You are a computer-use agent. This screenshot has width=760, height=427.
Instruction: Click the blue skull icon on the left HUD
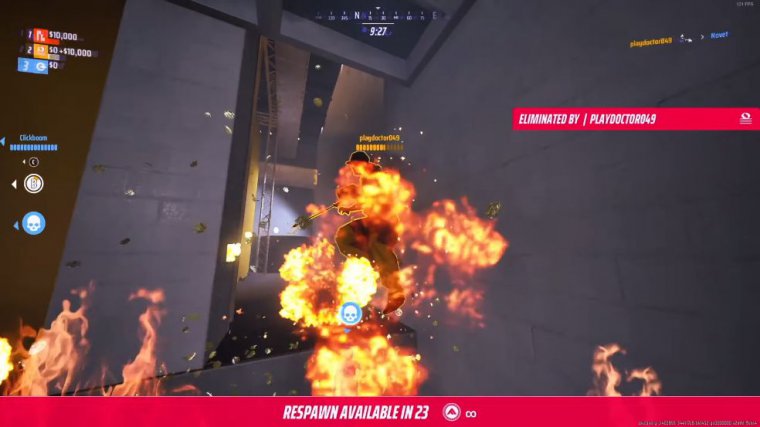coord(33,223)
